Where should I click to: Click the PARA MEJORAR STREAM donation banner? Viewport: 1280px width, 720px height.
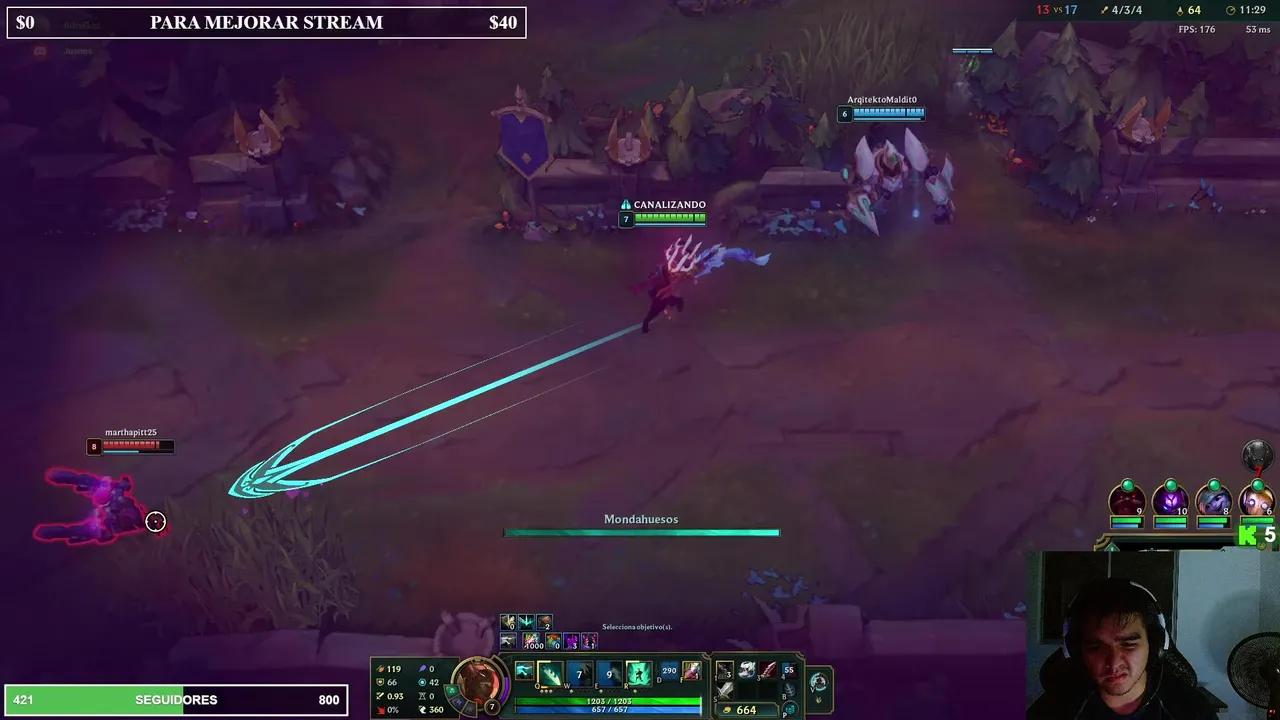coord(265,22)
